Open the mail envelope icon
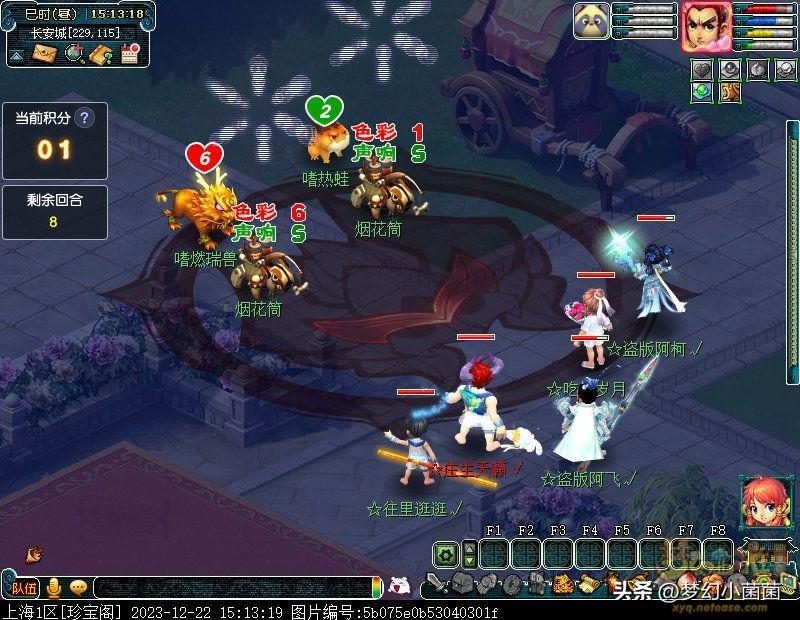Screen dimensions: 800x620 (45, 54)
